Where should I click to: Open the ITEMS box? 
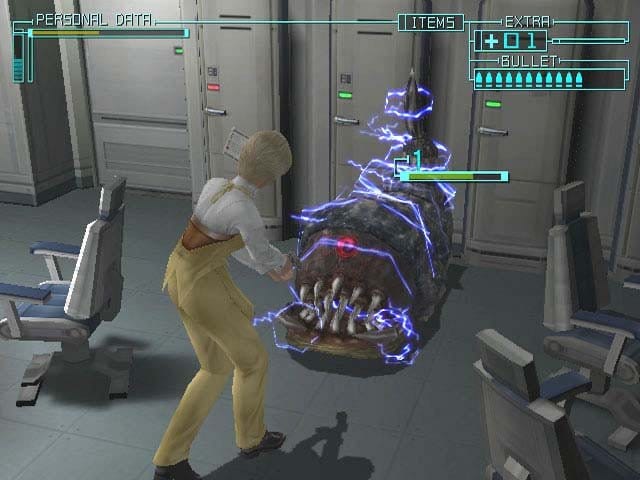[x=431, y=22]
